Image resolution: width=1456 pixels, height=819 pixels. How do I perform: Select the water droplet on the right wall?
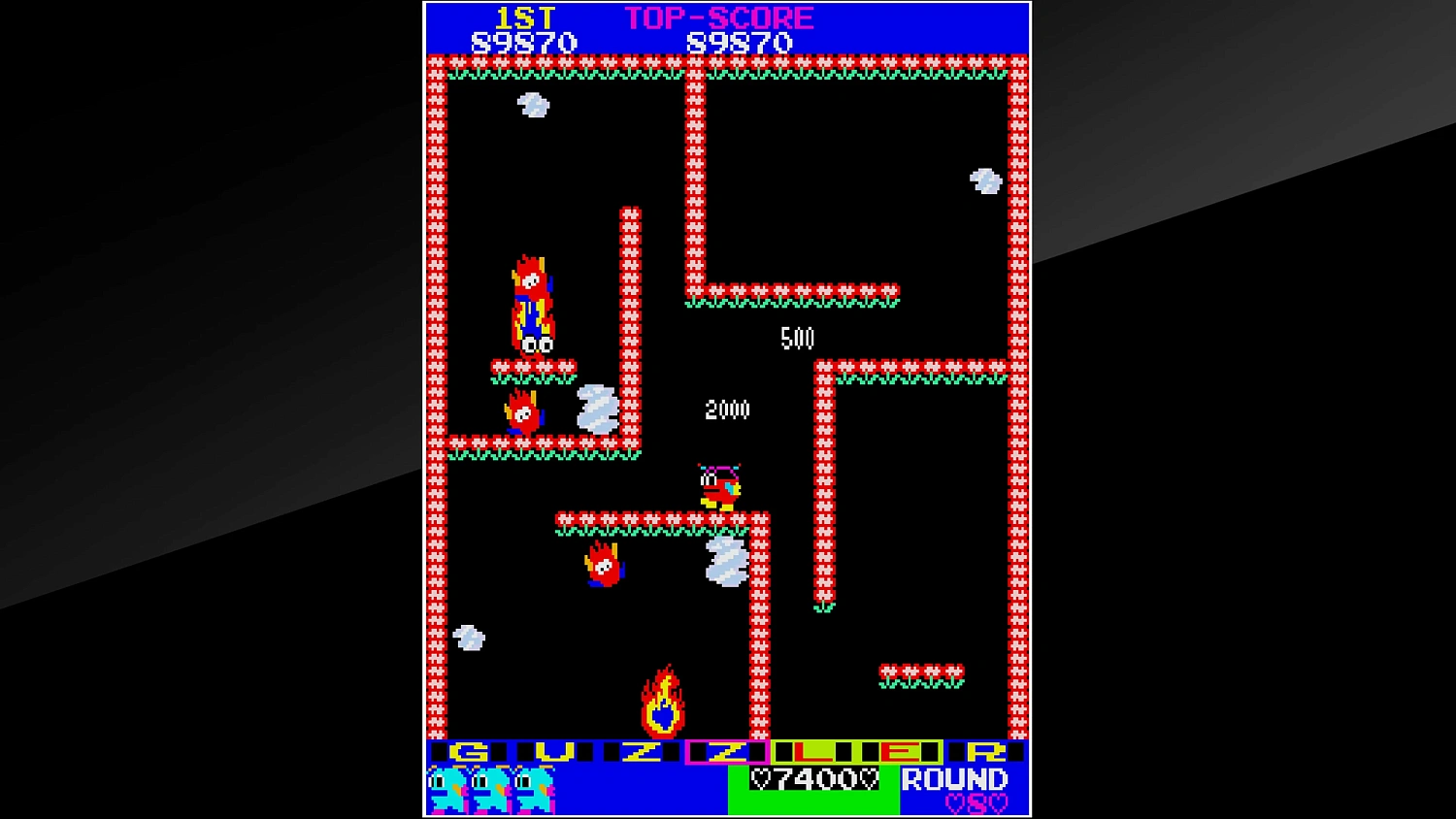tap(984, 180)
